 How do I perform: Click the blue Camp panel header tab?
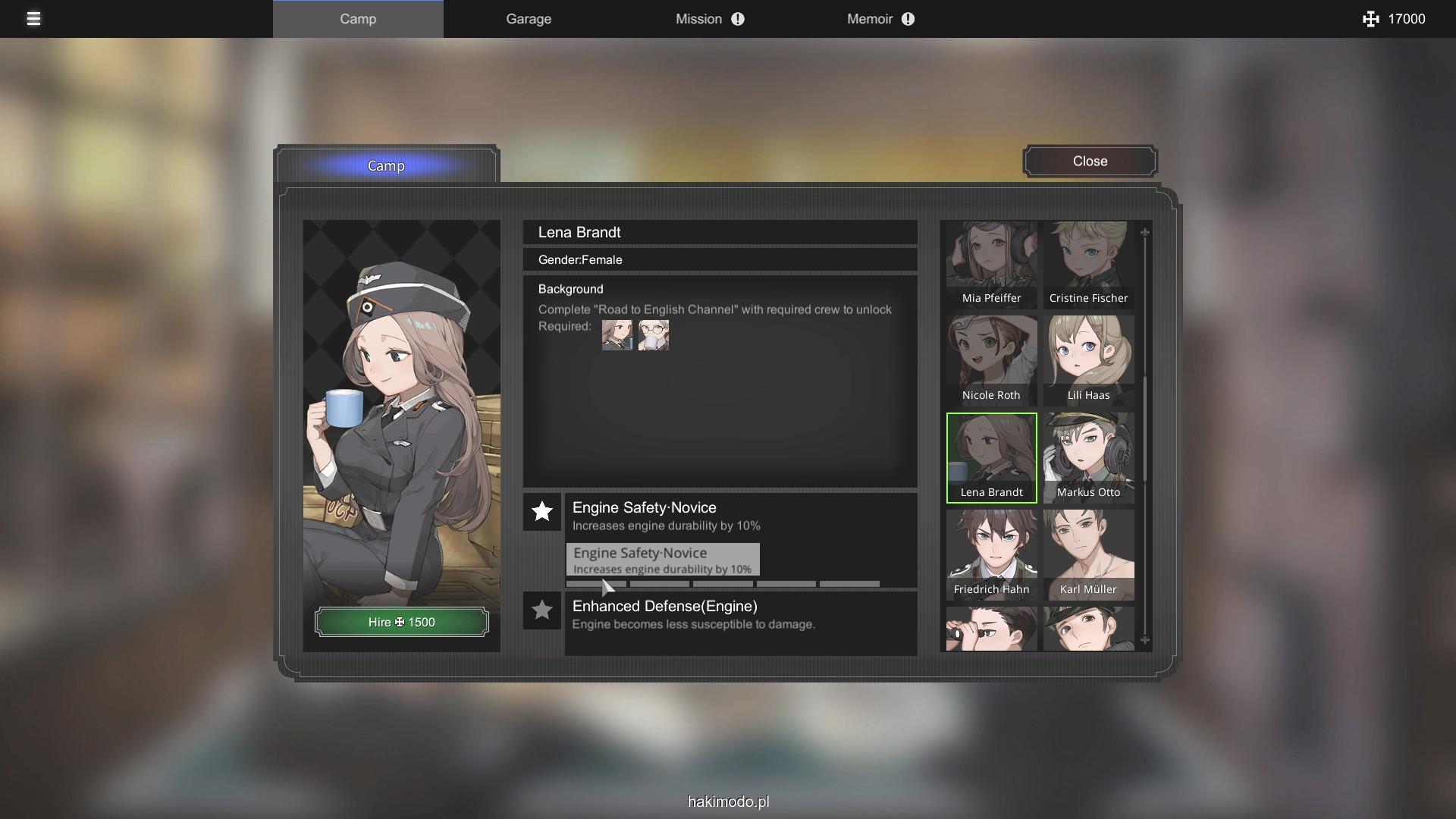(x=386, y=166)
